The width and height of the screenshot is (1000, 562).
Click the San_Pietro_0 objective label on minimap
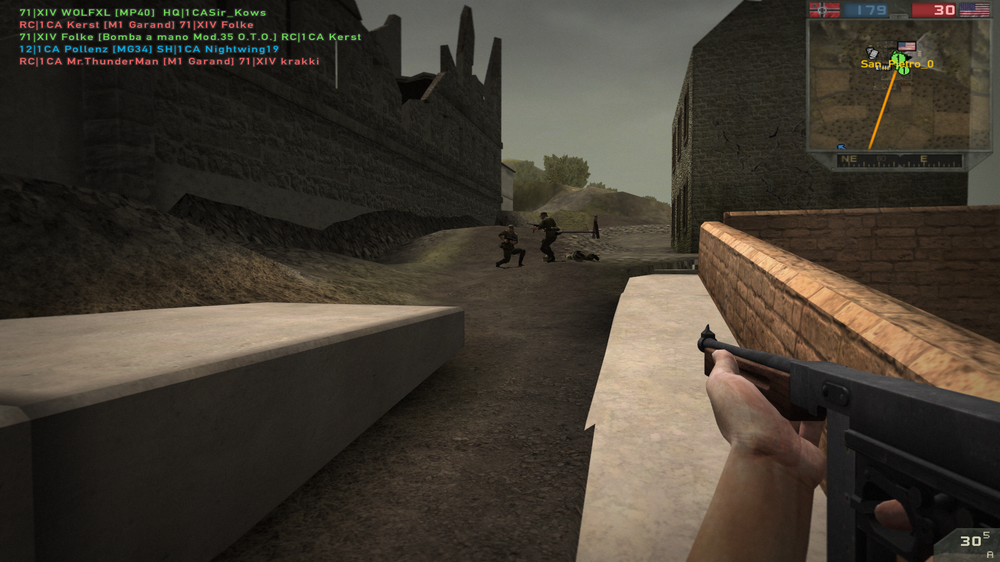pyautogui.click(x=897, y=64)
